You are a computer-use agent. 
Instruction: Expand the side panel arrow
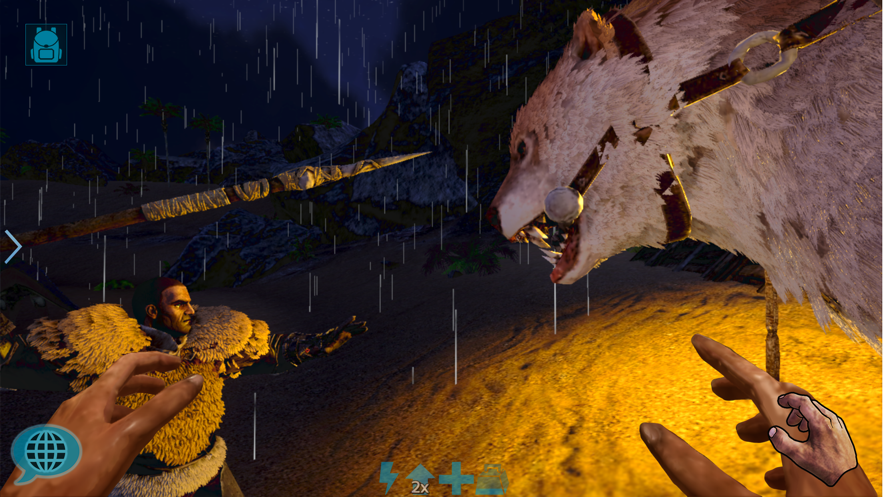pos(12,247)
